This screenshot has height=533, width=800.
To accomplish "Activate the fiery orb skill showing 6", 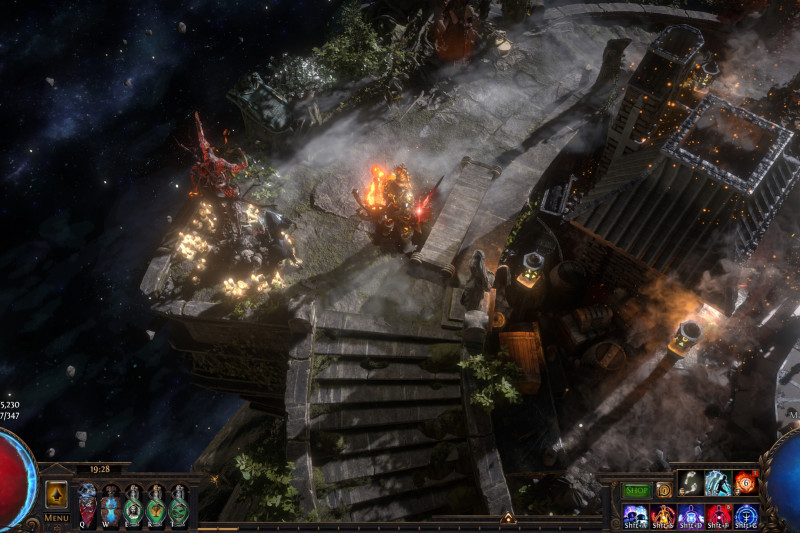I will 745,483.
